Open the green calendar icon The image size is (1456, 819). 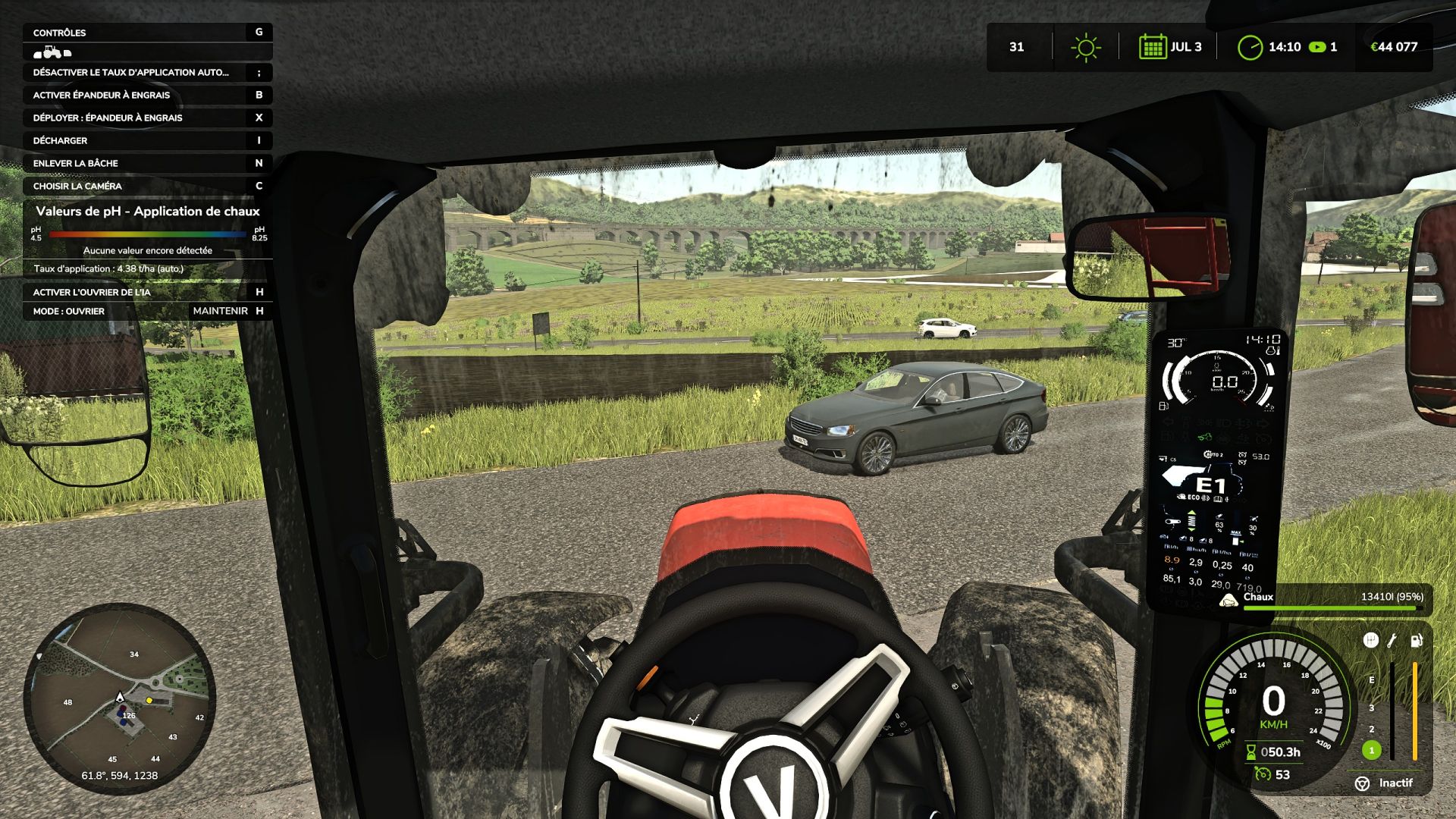(x=1152, y=47)
